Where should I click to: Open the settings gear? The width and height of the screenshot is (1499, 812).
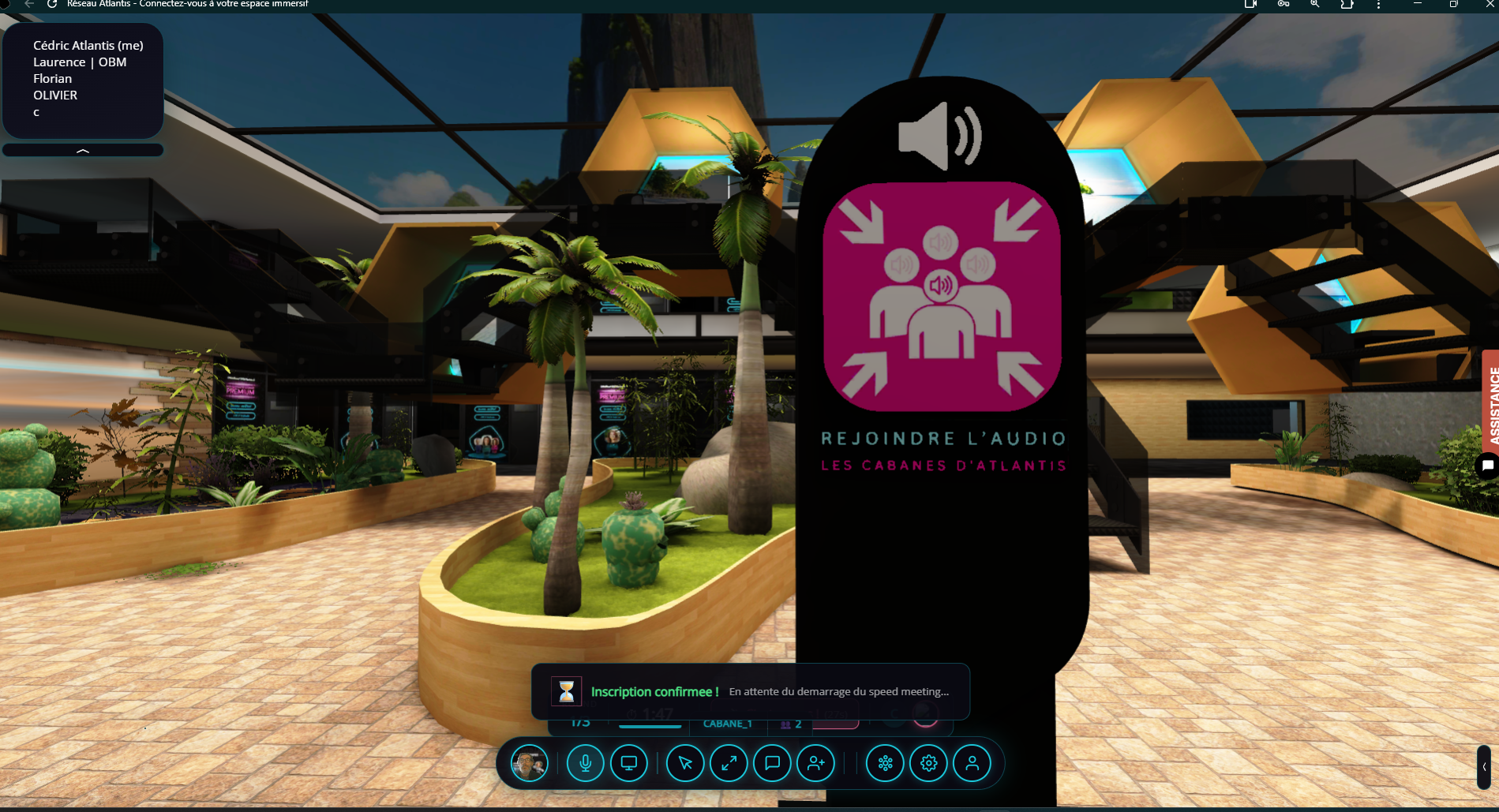(x=929, y=763)
